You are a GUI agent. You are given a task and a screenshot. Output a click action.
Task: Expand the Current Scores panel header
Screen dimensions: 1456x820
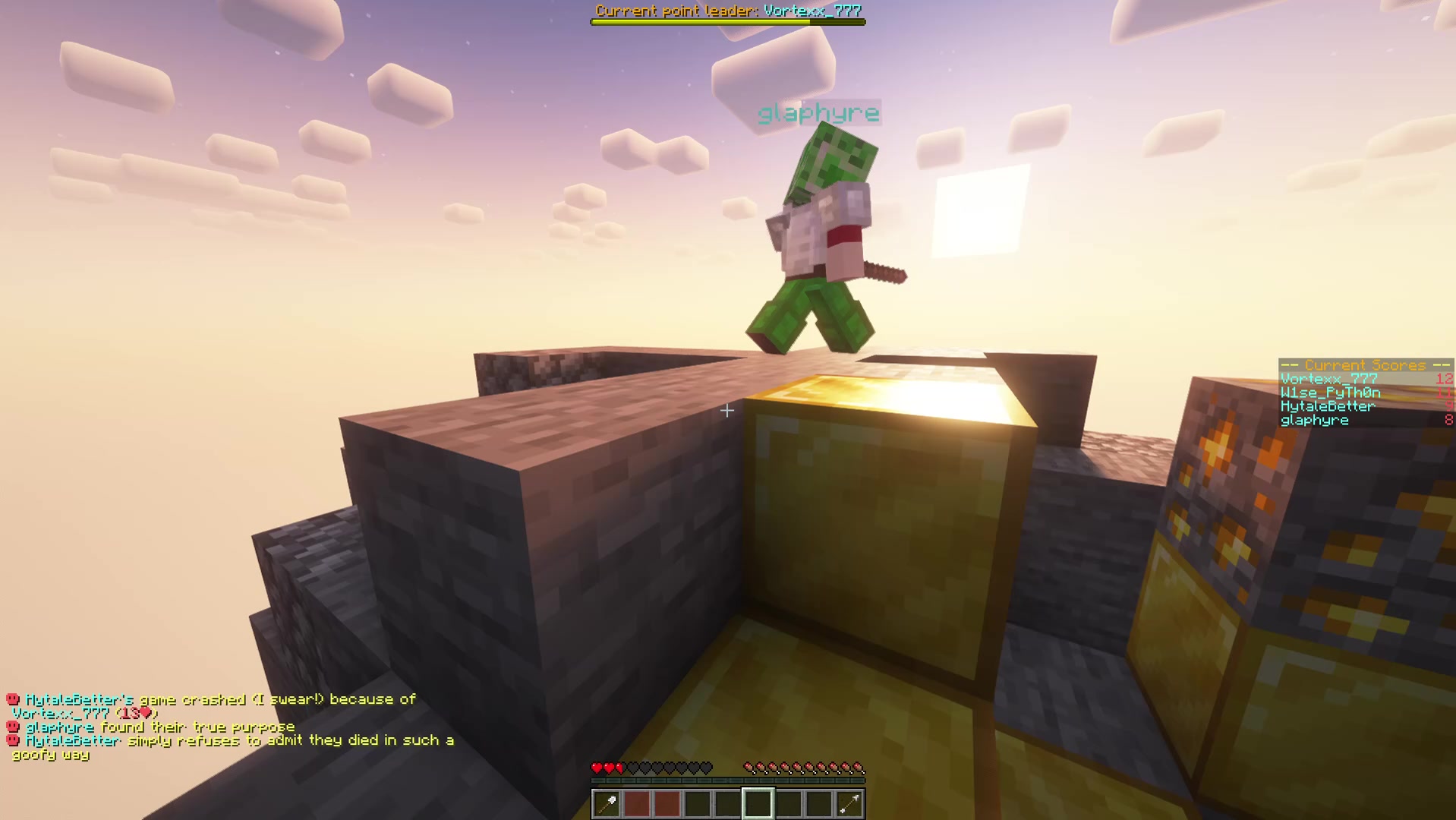(x=1363, y=365)
